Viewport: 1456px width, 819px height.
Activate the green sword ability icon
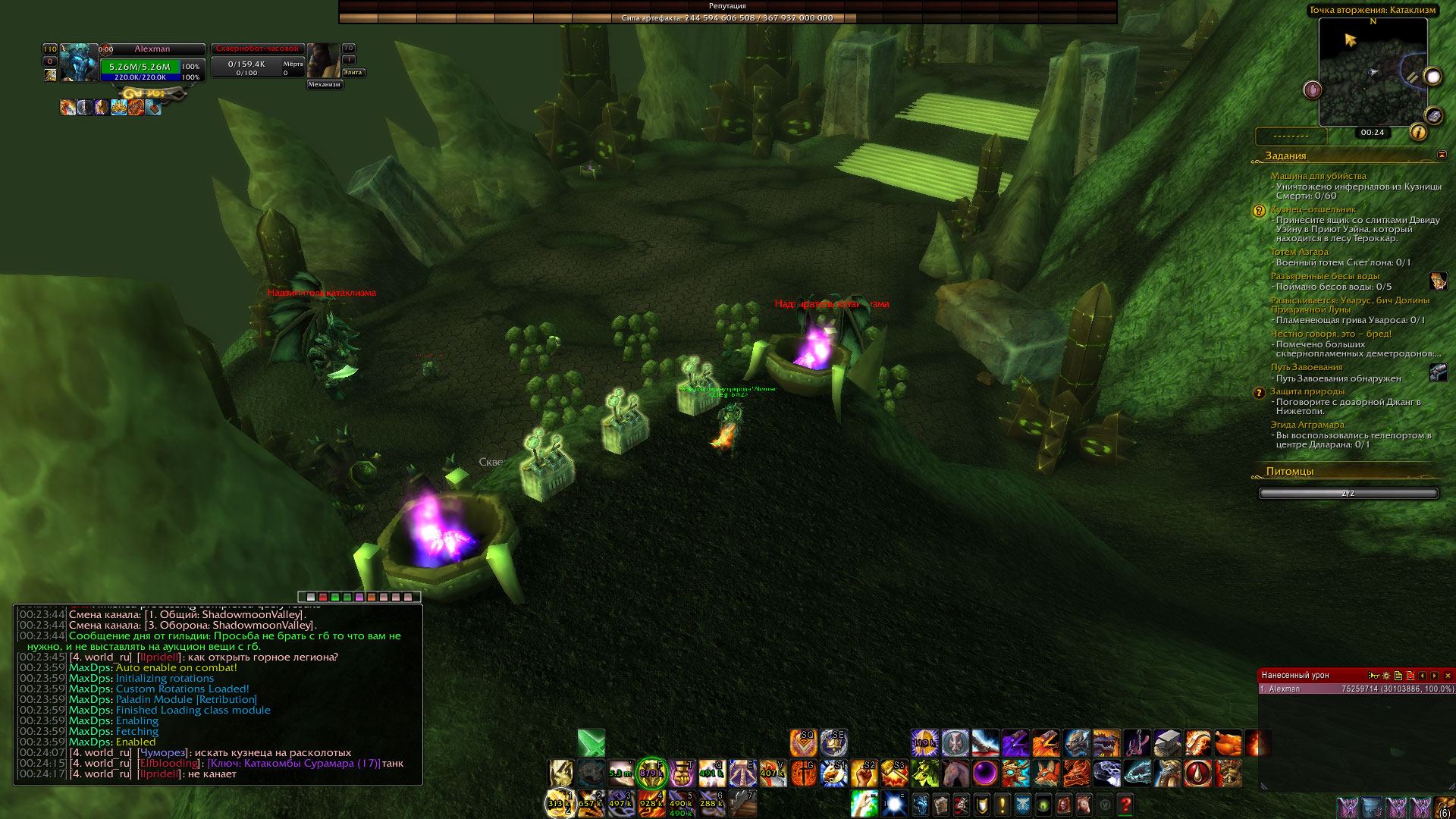coord(591,743)
